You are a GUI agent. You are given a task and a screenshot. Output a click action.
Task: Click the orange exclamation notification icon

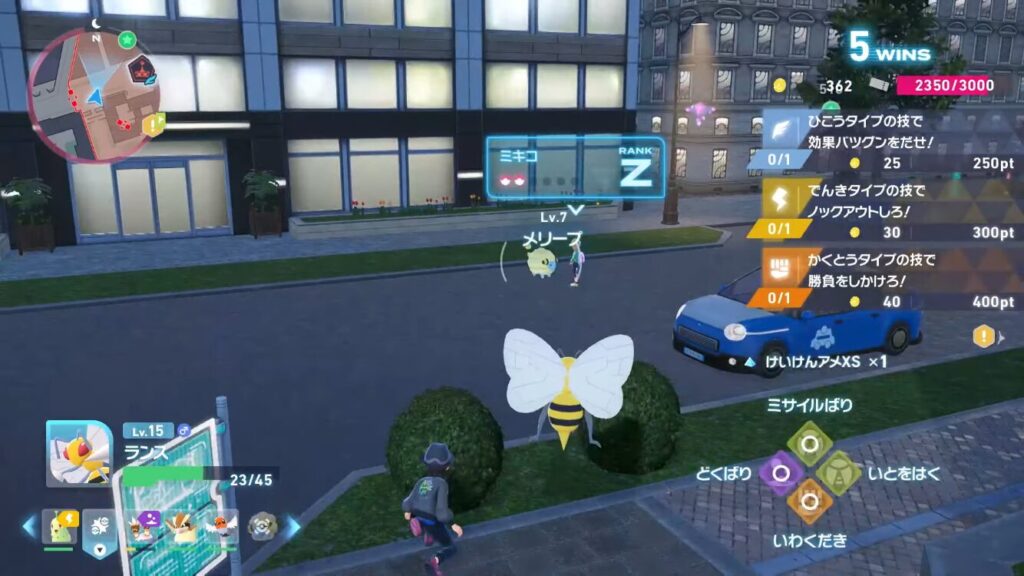coord(983,337)
